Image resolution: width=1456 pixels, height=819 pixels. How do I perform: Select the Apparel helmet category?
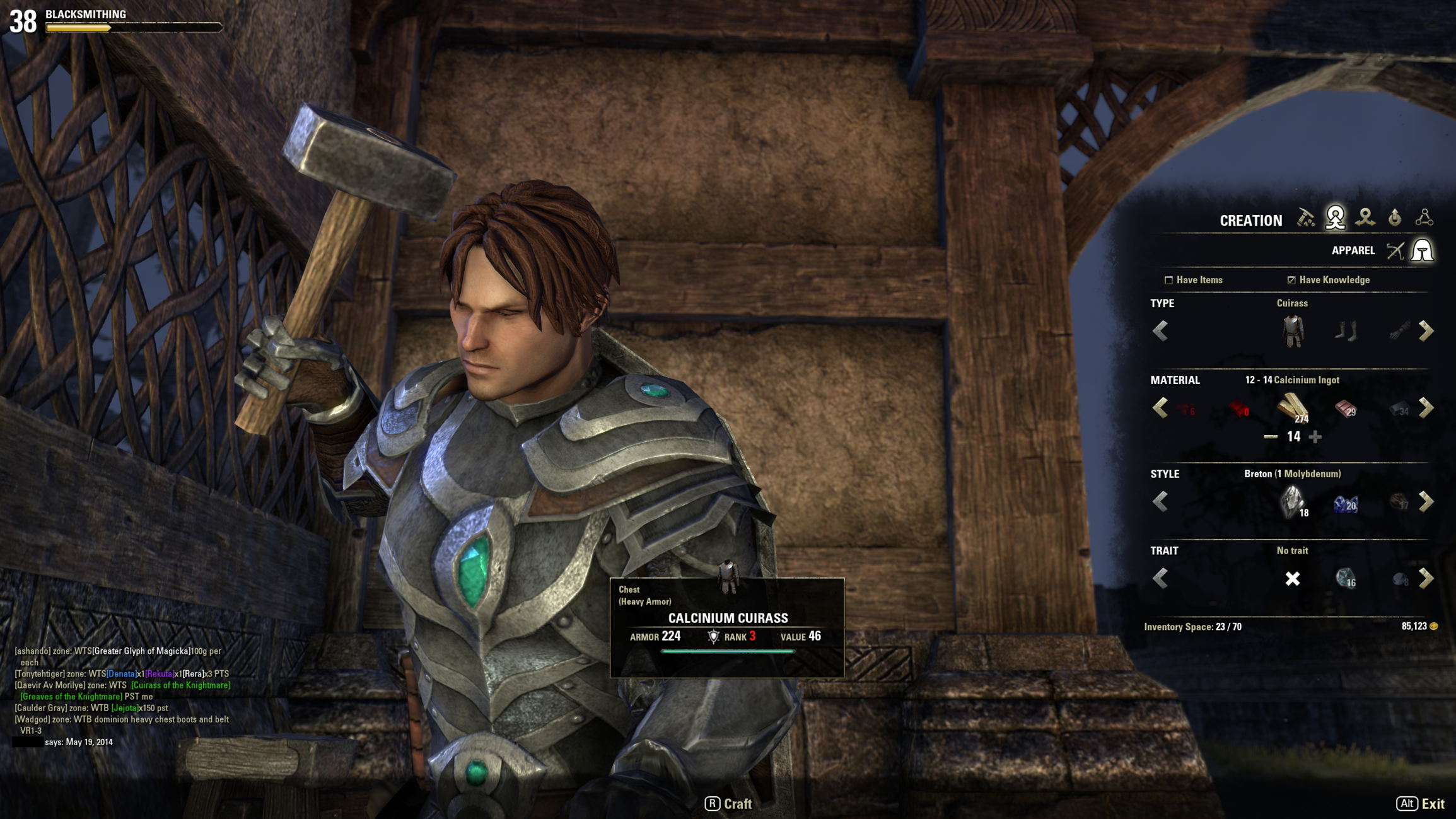(x=1423, y=251)
